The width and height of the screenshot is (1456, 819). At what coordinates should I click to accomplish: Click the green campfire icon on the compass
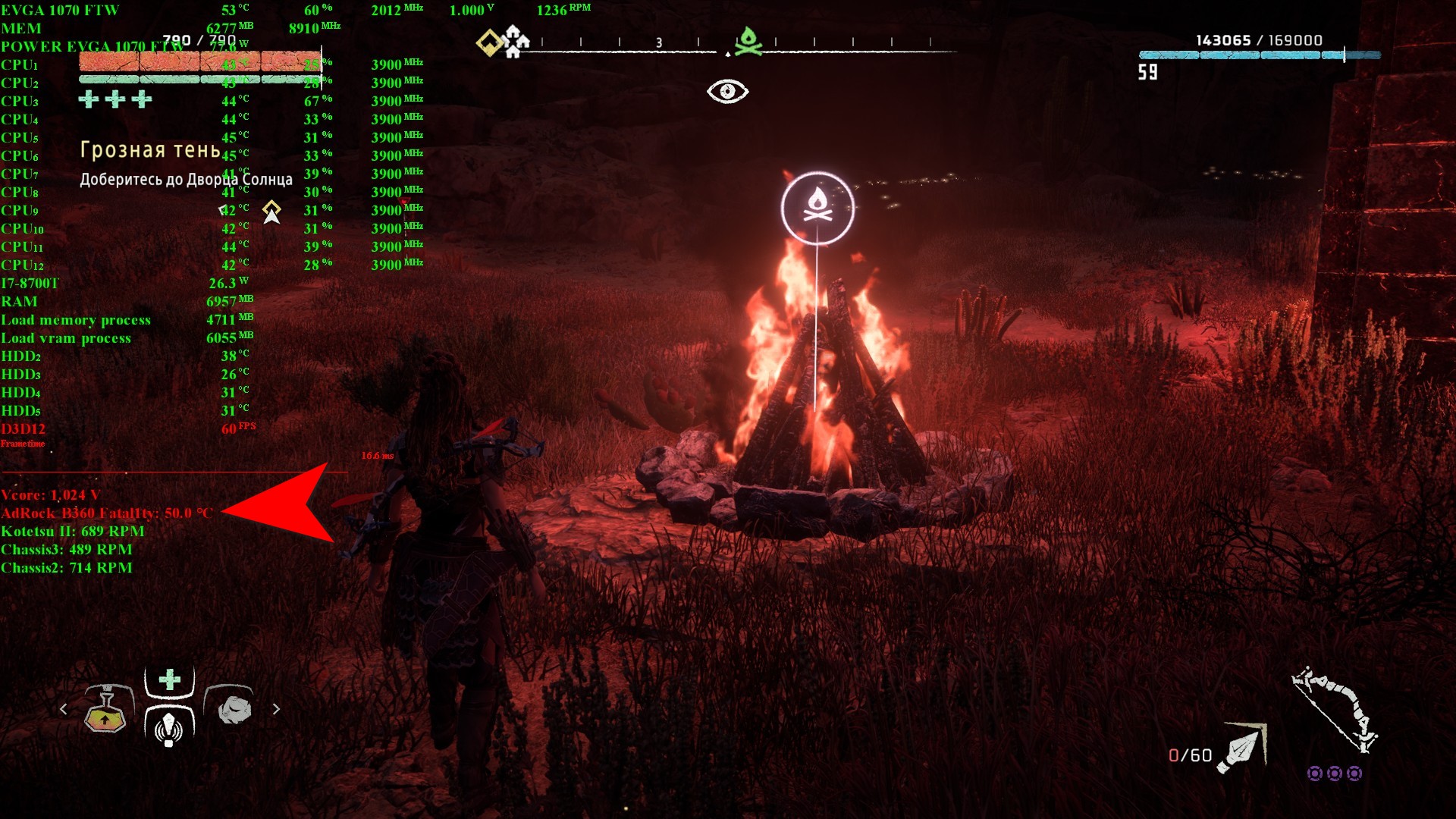coord(748,41)
